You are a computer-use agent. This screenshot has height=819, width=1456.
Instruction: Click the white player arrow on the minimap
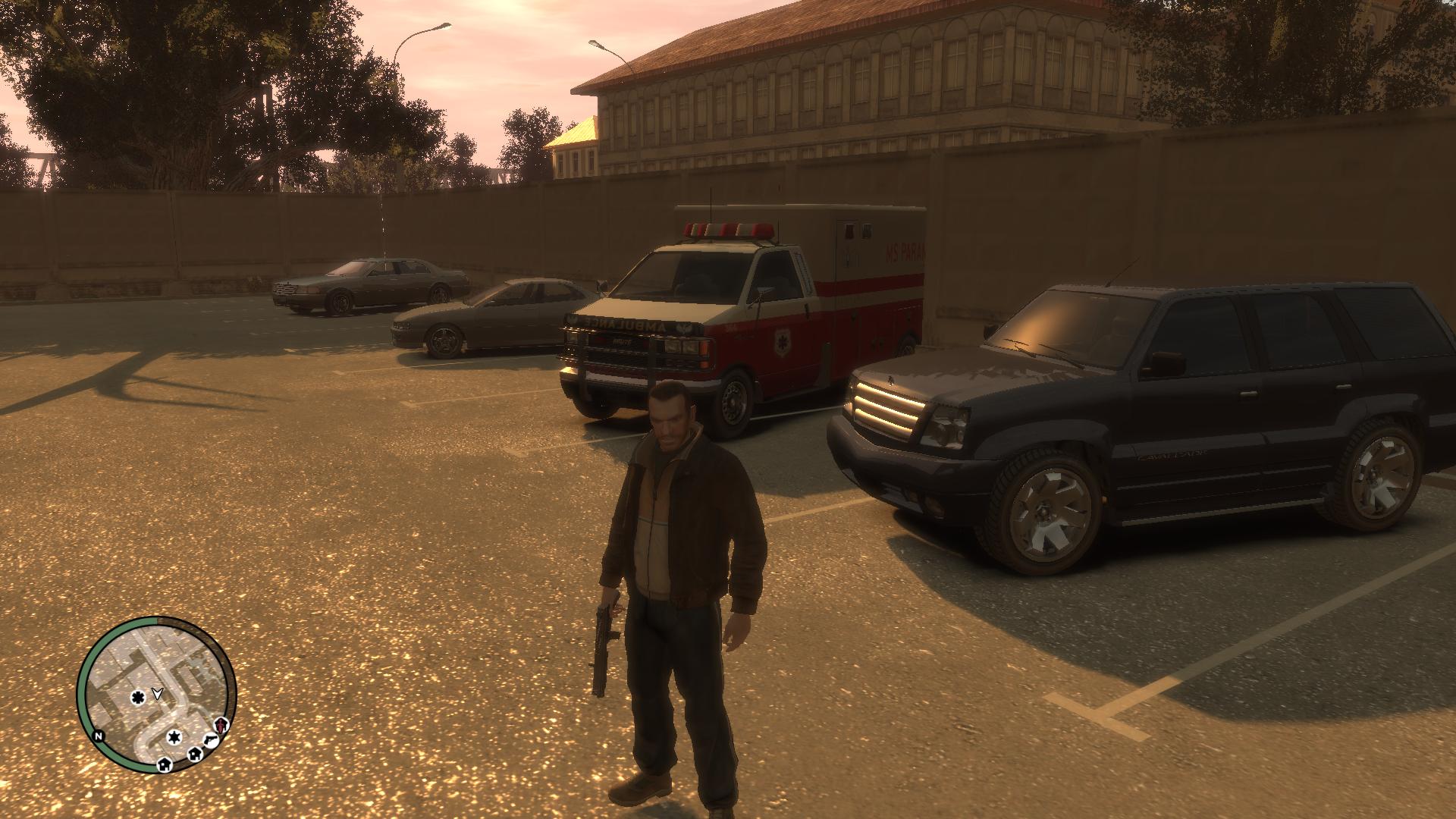click(x=157, y=692)
